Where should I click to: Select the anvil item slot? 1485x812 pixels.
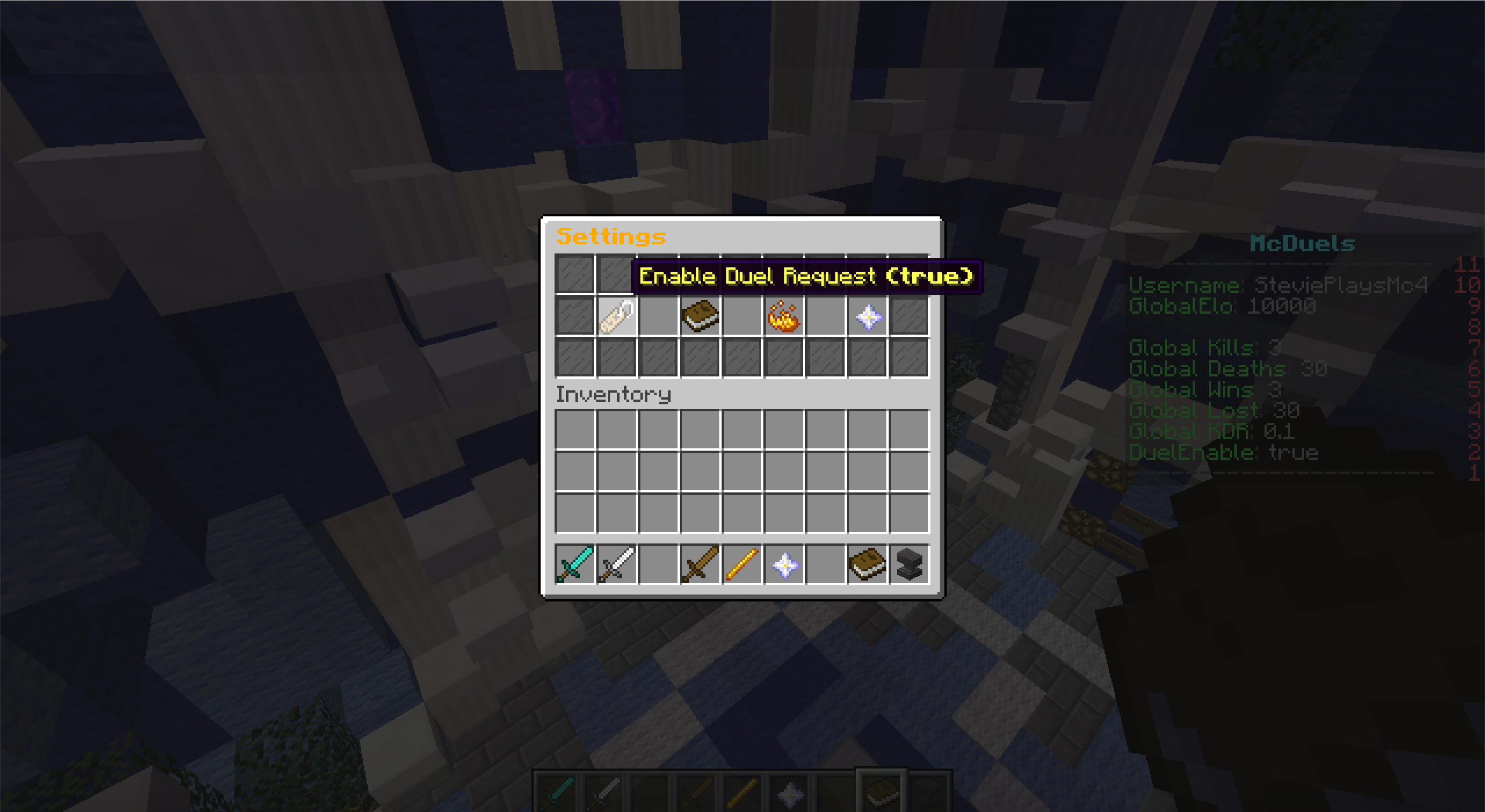pos(909,564)
